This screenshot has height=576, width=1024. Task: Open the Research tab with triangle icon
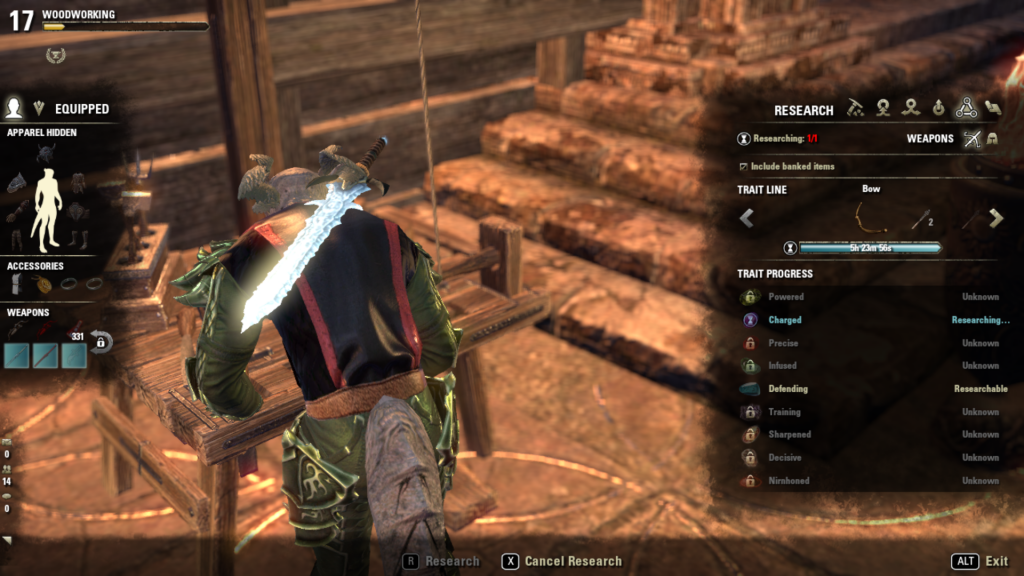click(965, 108)
